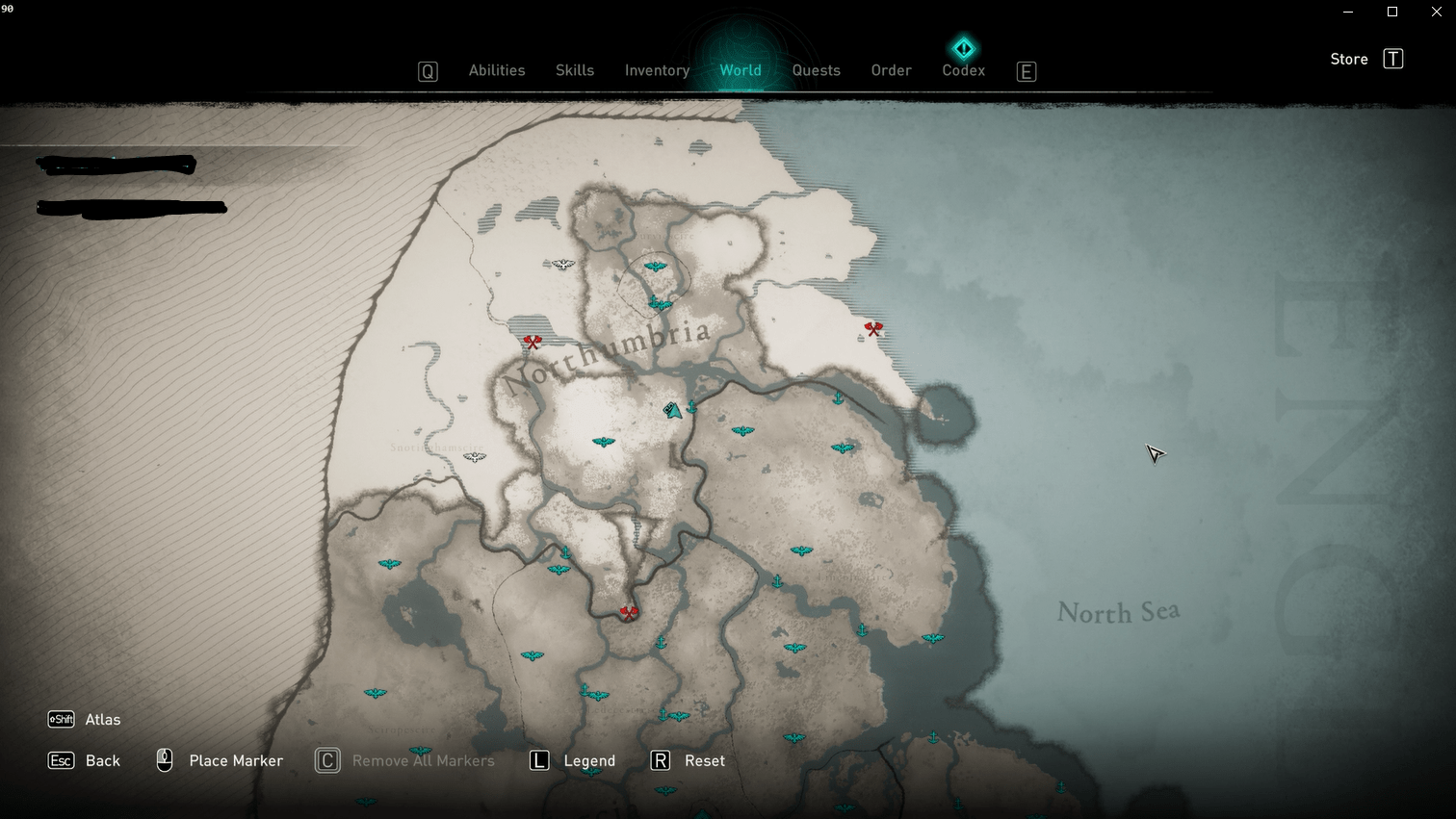Open the Order tab
This screenshot has height=819, width=1456.
891,70
